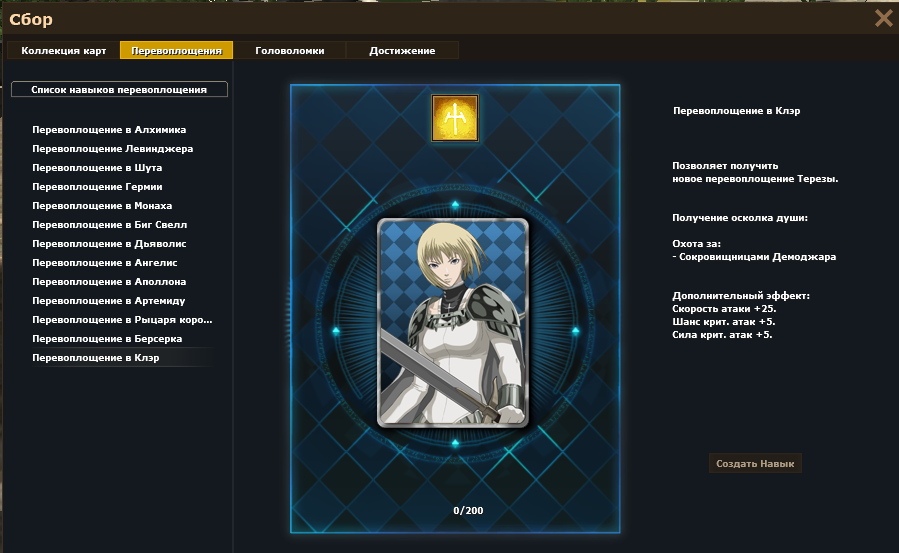Select Перевоплощение в Монаха
Viewport: 899px width, 553px height.
coord(102,206)
